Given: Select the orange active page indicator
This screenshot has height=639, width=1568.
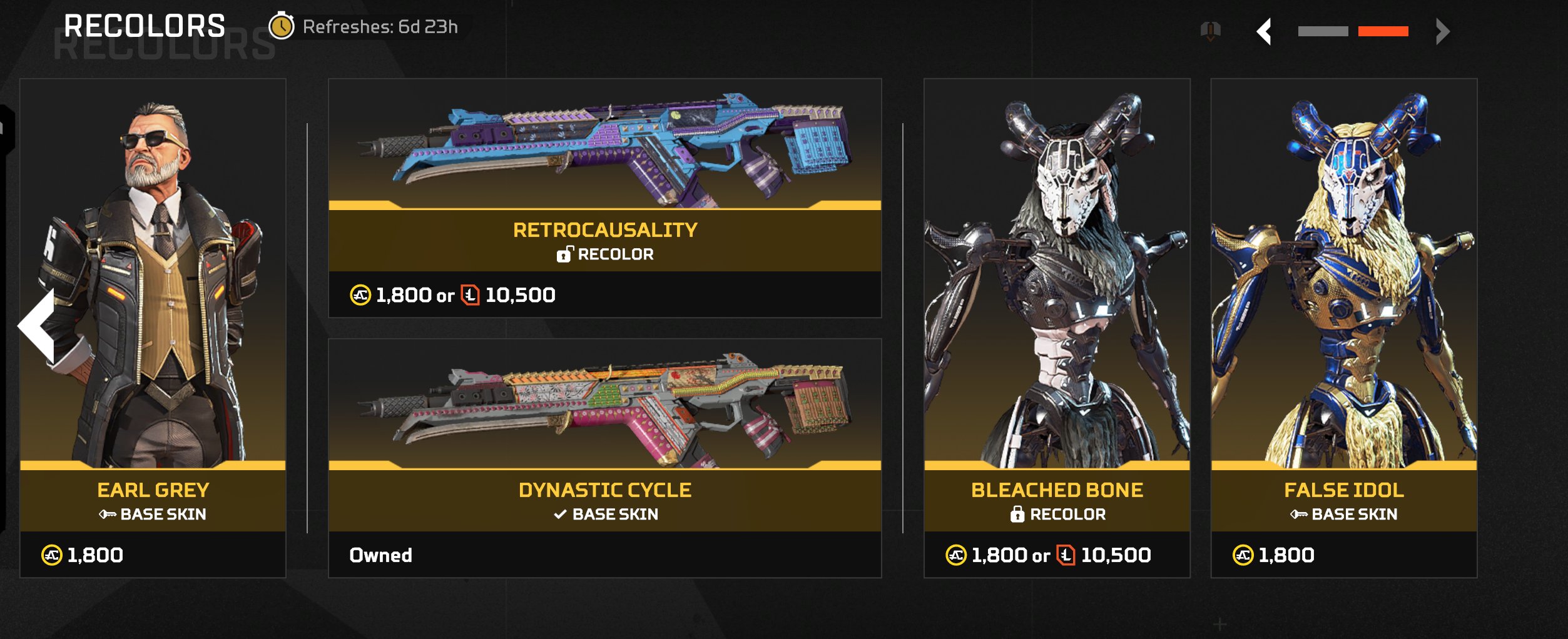Looking at the screenshot, I should pos(1383,31).
